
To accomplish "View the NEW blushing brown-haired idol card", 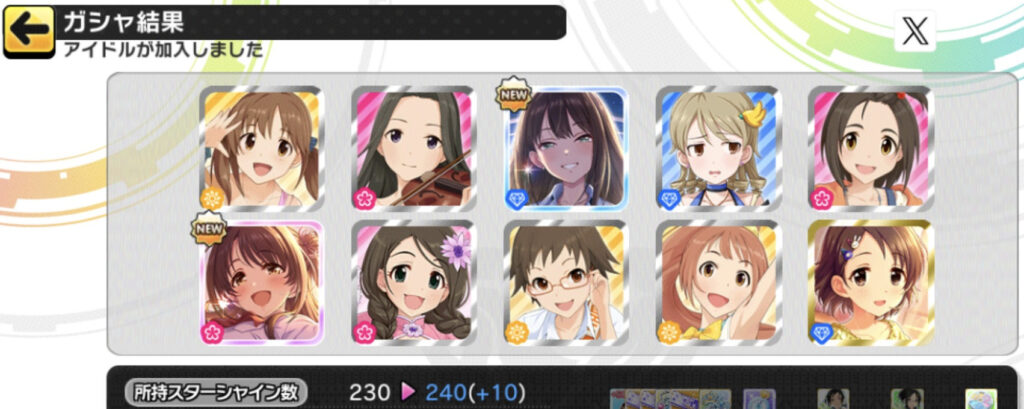I will [x=261, y=281].
